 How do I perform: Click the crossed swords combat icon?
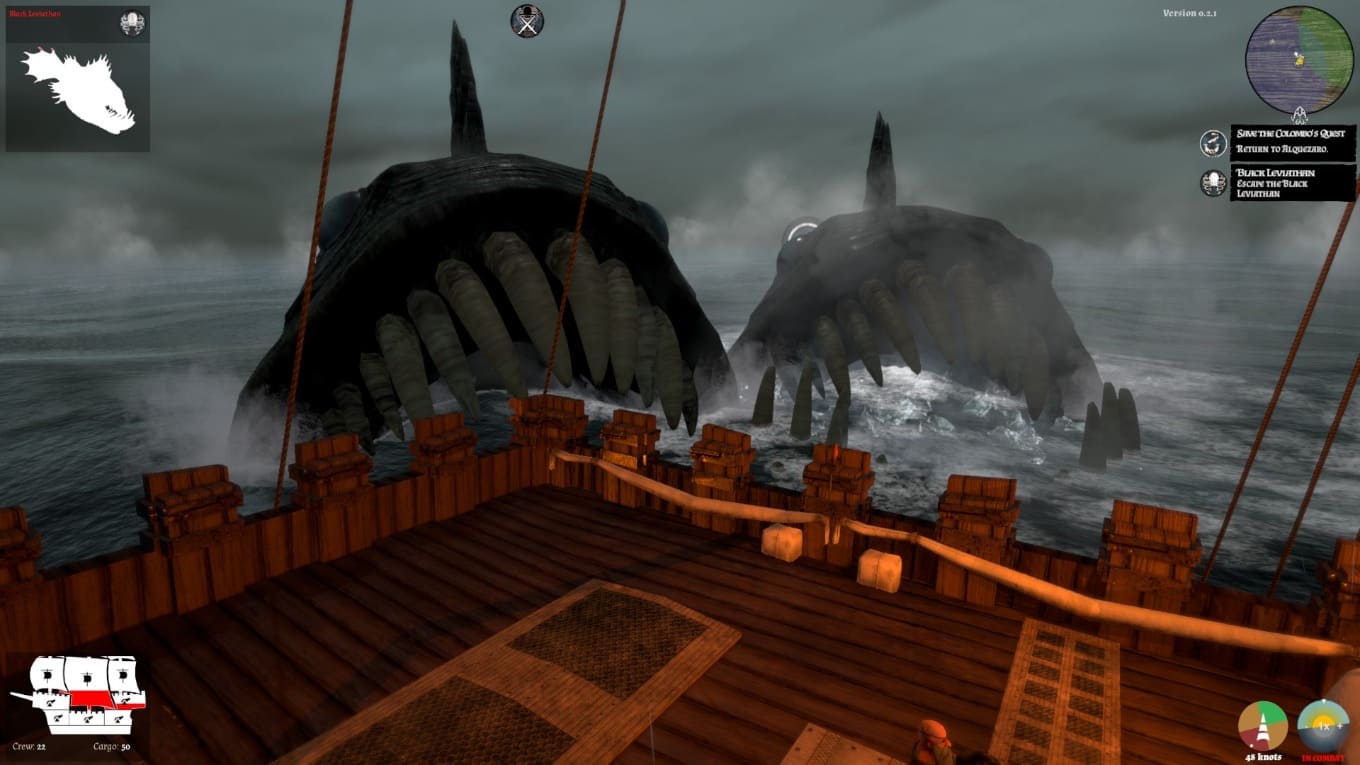pos(527,21)
